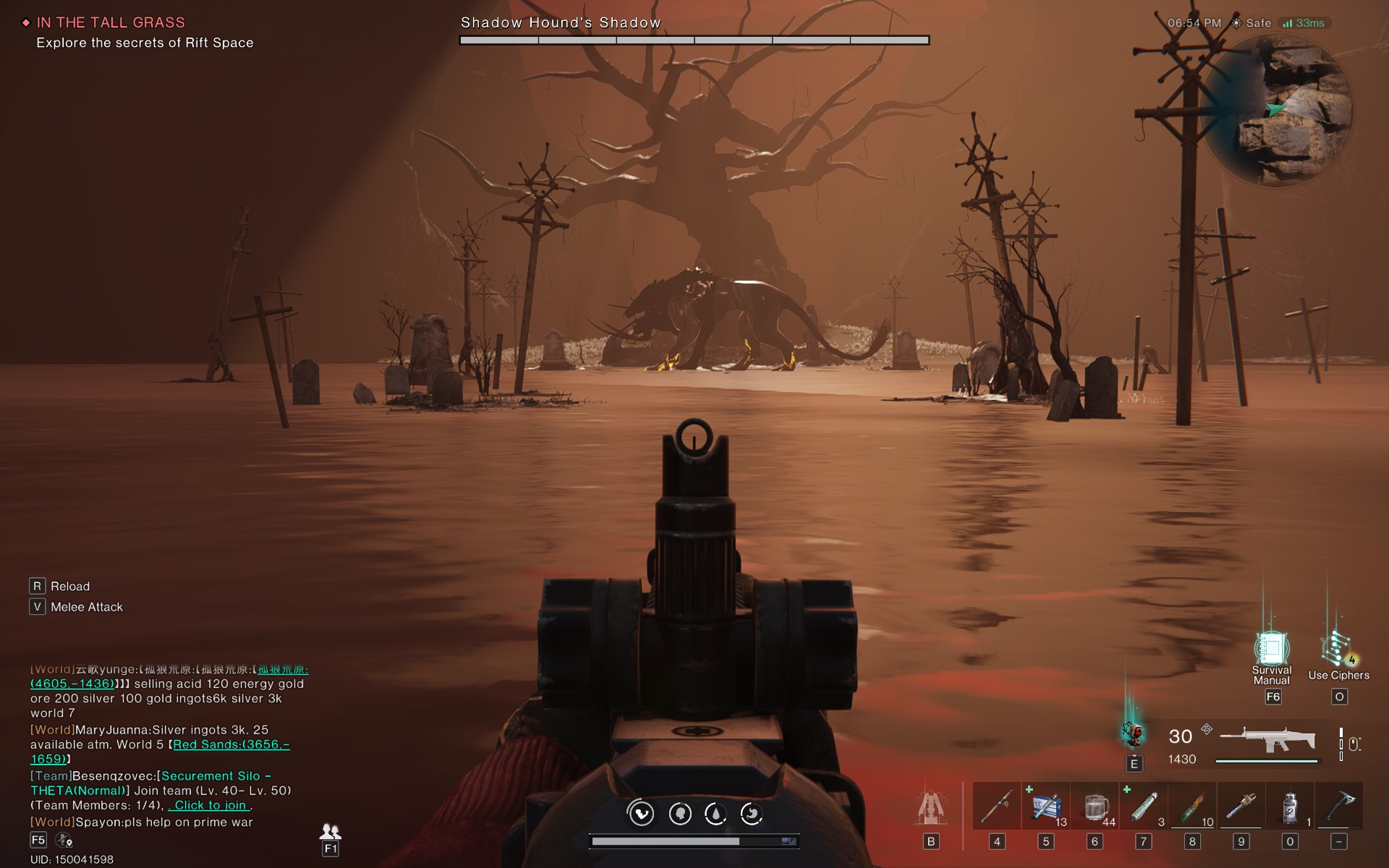Select the first aid kit in slot 5
This screenshot has height=868, width=1389.
pyautogui.click(x=1046, y=805)
